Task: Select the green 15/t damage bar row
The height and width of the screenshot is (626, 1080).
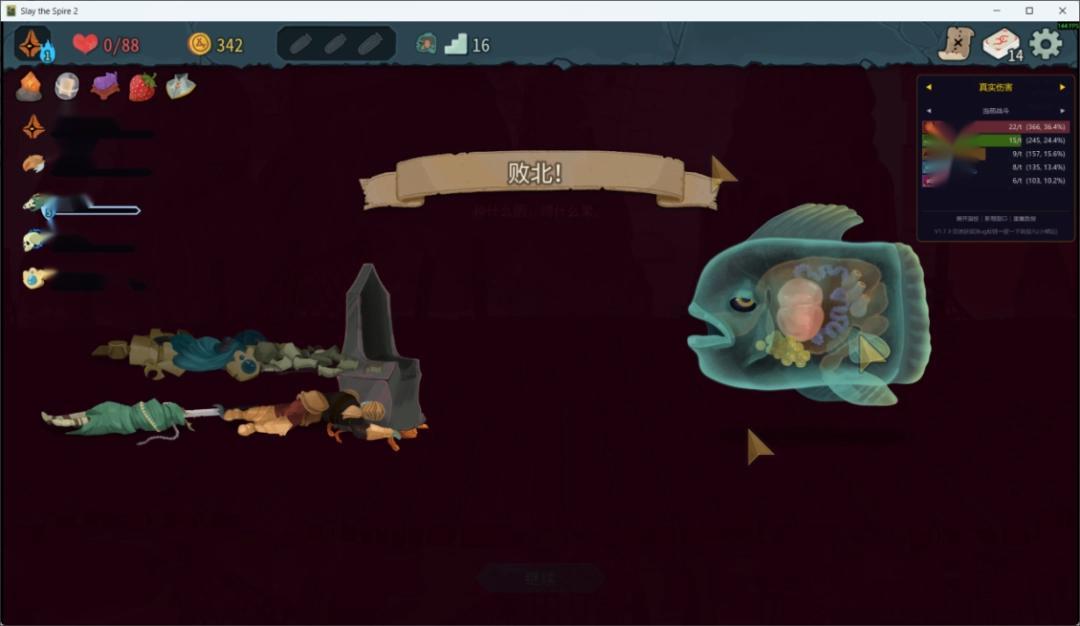Action: tap(995, 141)
